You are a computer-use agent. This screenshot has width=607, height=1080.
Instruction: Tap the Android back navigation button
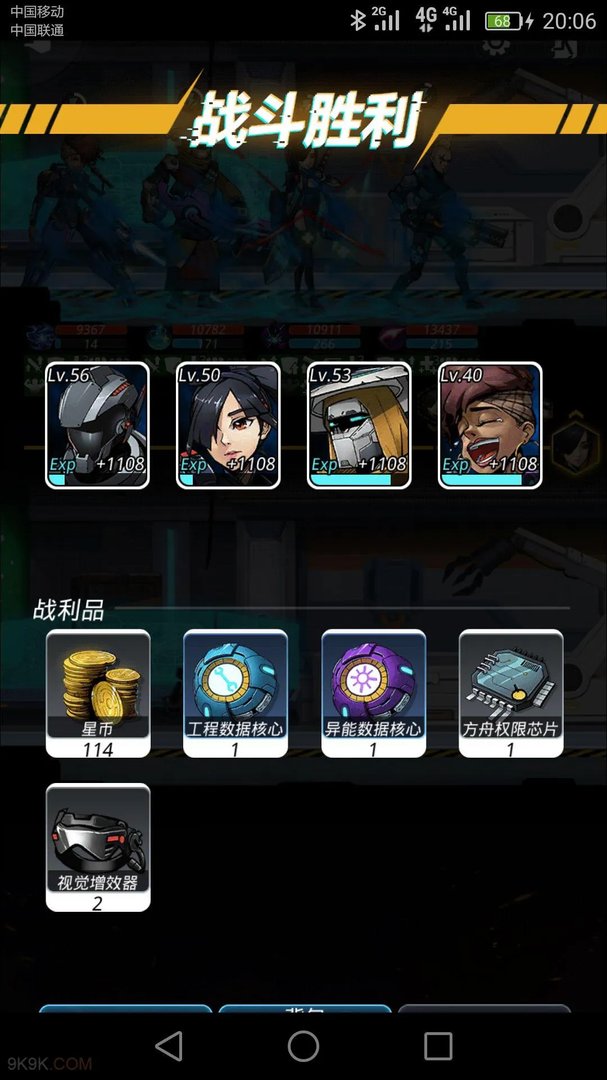[169, 1046]
